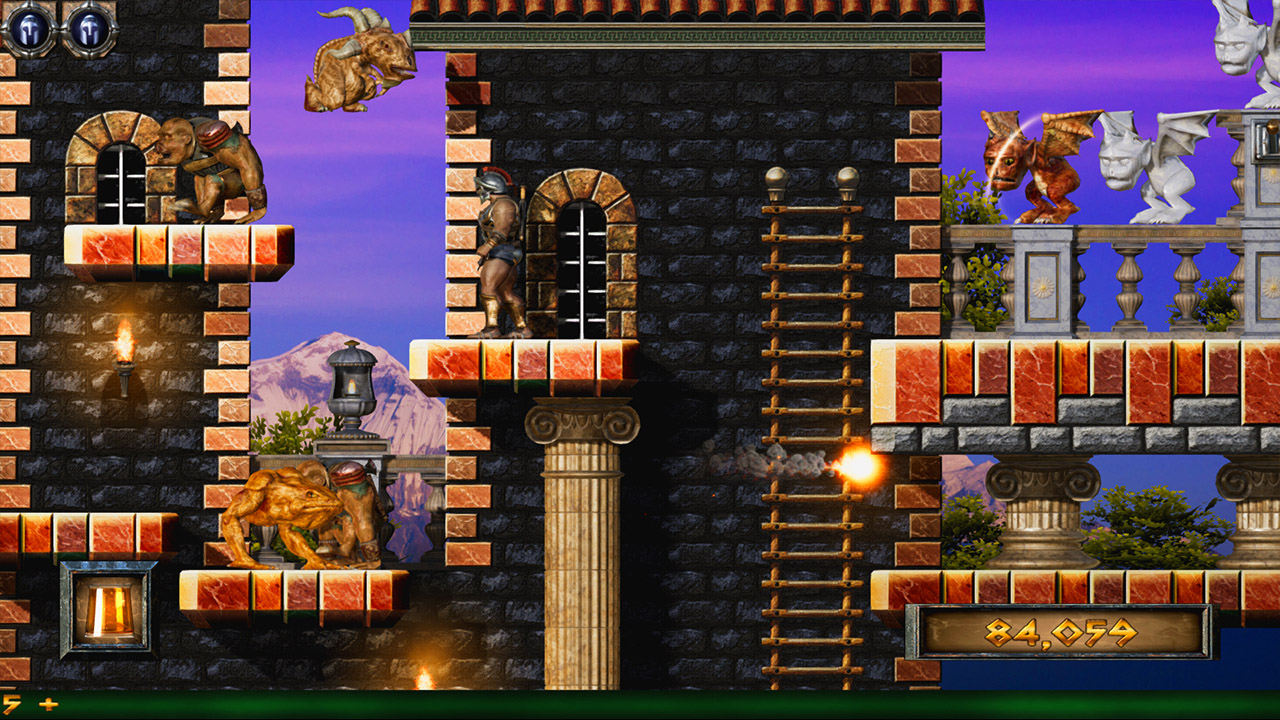Click the lightning bolt counter icon

tap(10, 705)
